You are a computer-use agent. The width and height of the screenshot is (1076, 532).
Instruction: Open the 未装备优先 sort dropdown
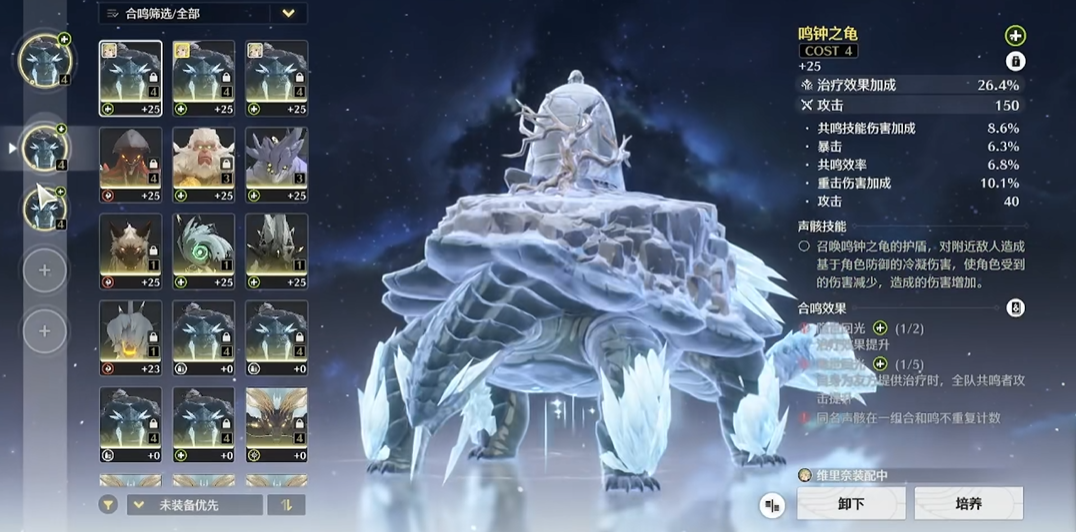coord(195,505)
